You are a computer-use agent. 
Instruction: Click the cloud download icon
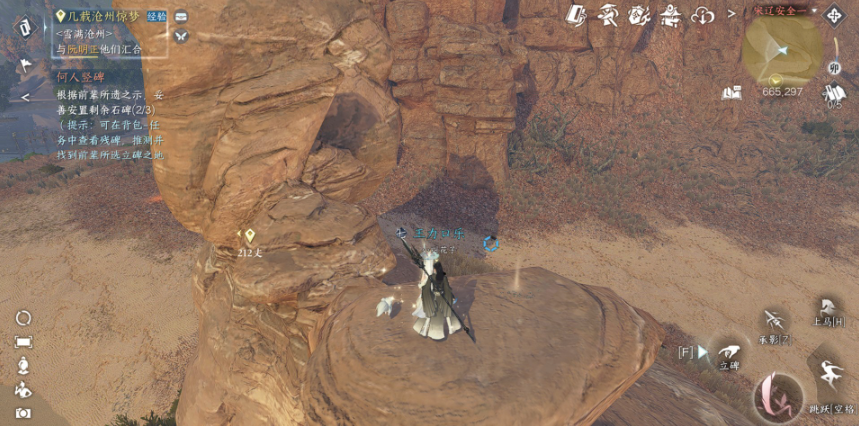pyautogui.click(x=704, y=15)
